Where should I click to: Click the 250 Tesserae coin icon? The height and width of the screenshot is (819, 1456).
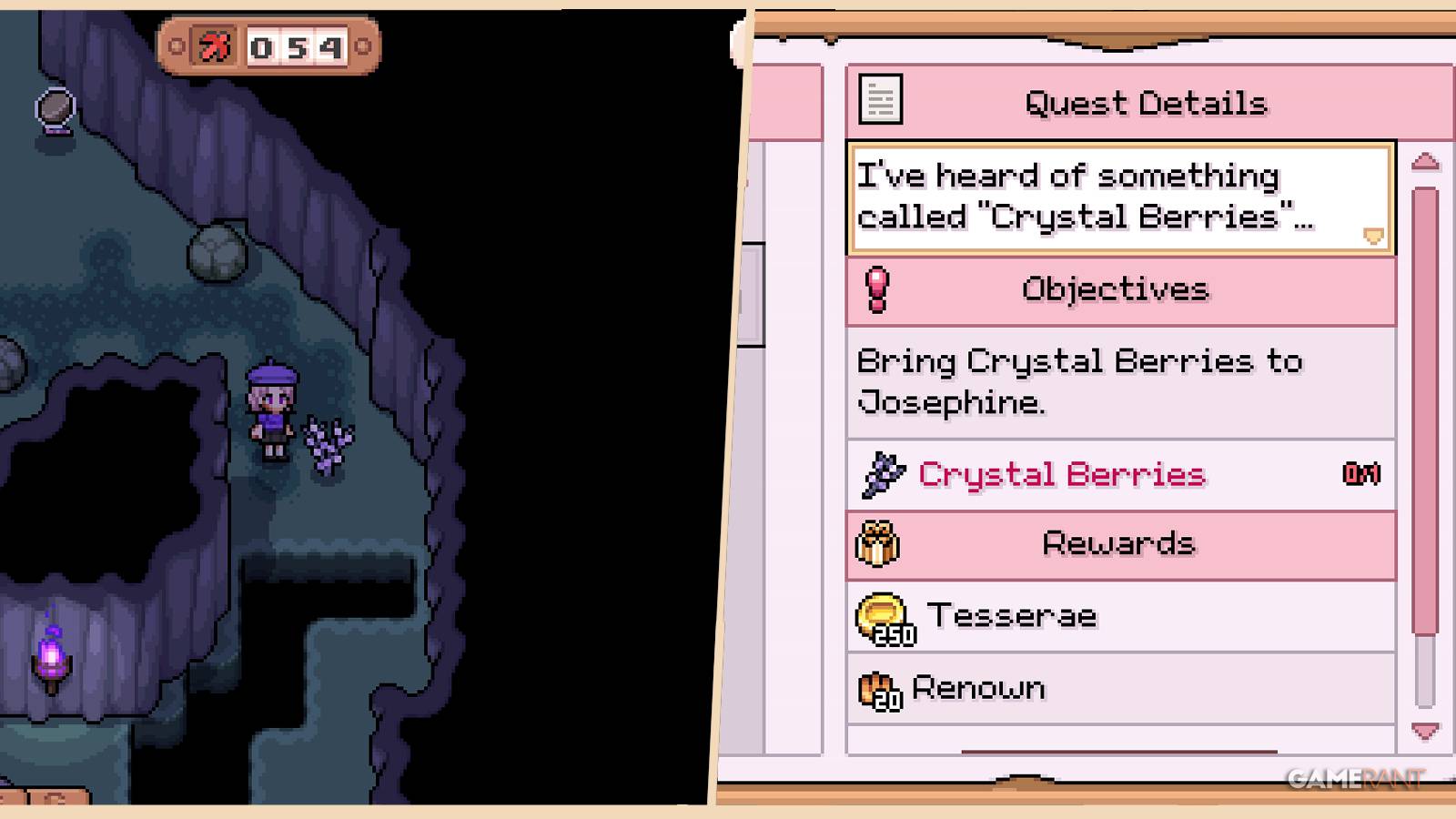(880, 617)
